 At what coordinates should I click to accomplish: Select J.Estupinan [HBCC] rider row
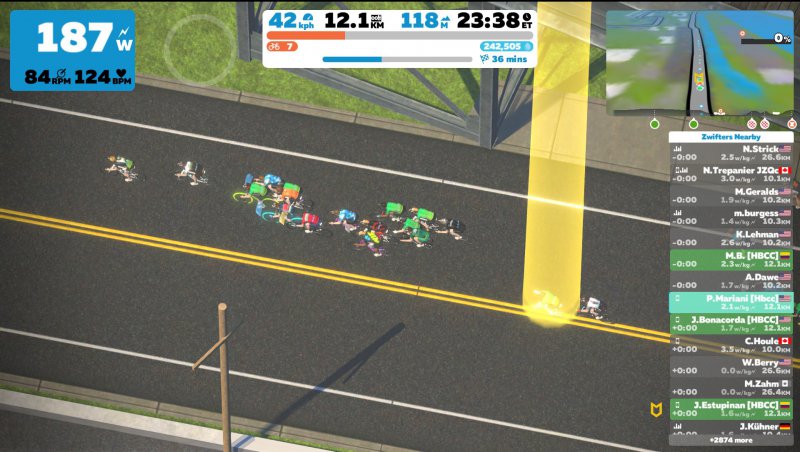pyautogui.click(x=732, y=409)
